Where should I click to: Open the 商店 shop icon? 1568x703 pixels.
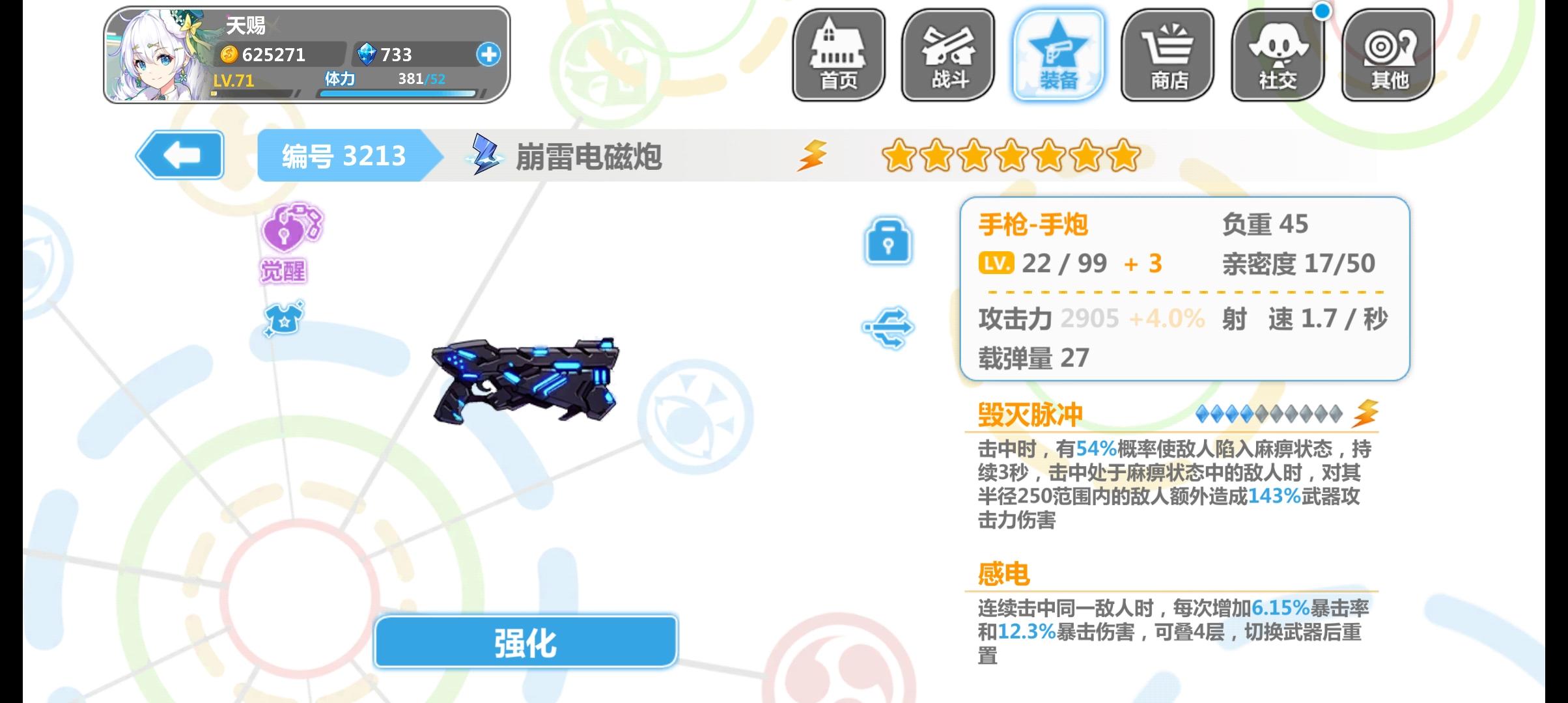1169,55
